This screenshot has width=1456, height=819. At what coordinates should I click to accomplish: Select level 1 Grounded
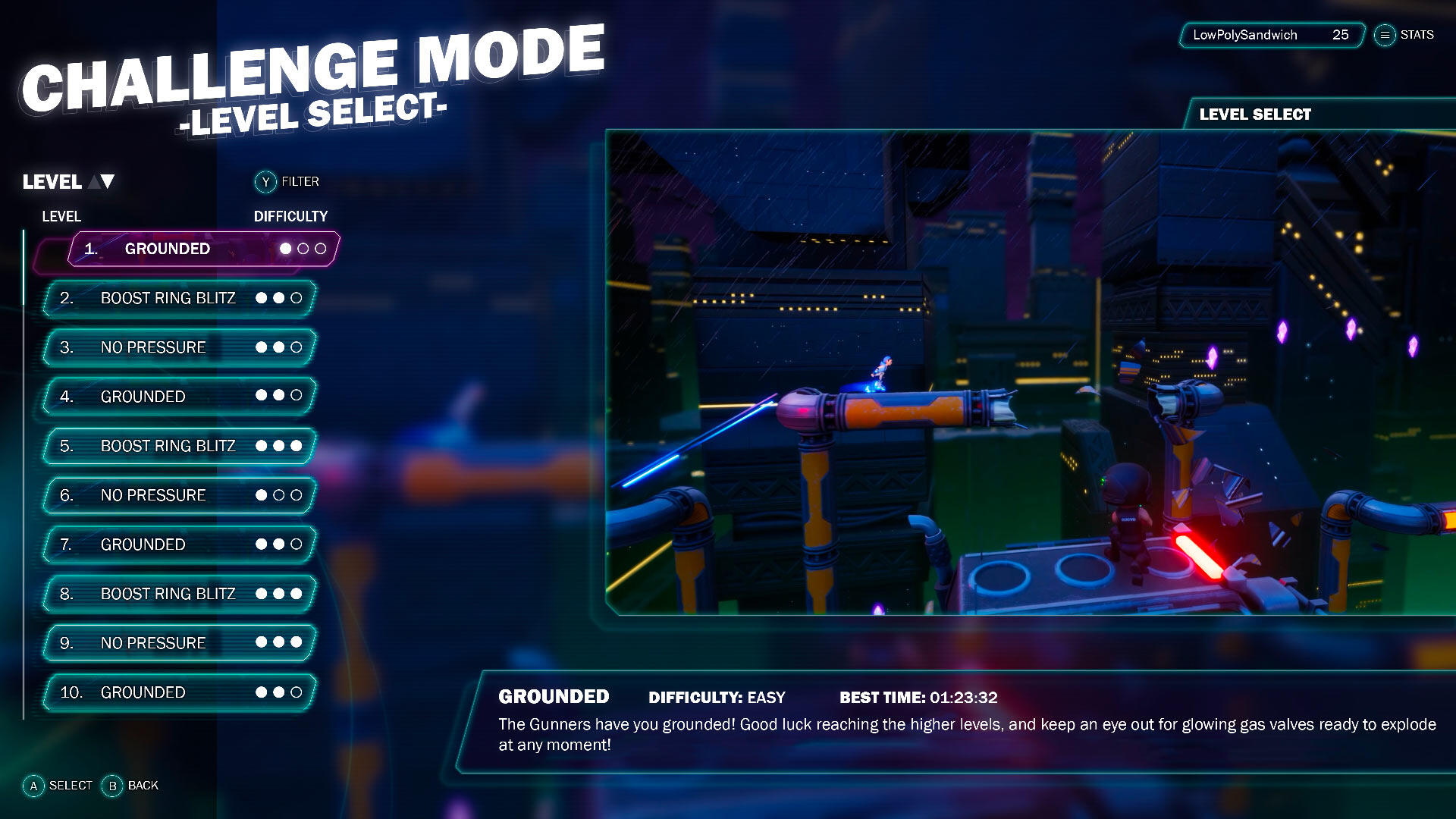coord(203,249)
